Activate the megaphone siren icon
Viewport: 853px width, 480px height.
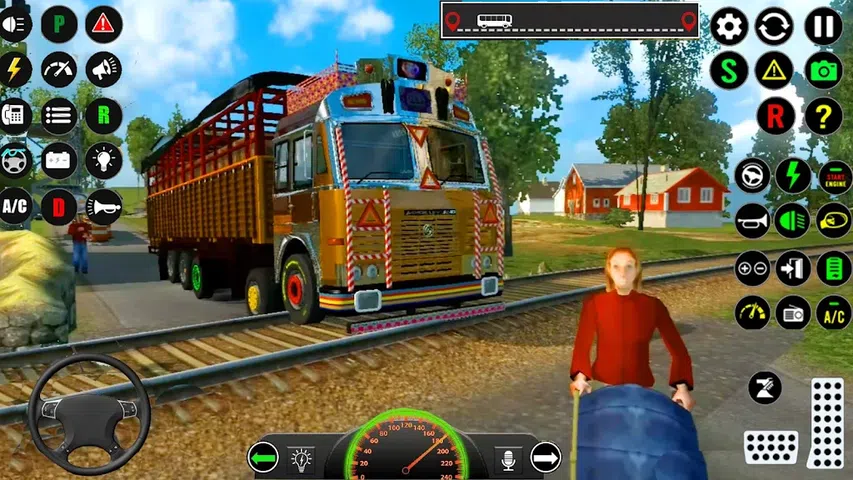point(103,69)
